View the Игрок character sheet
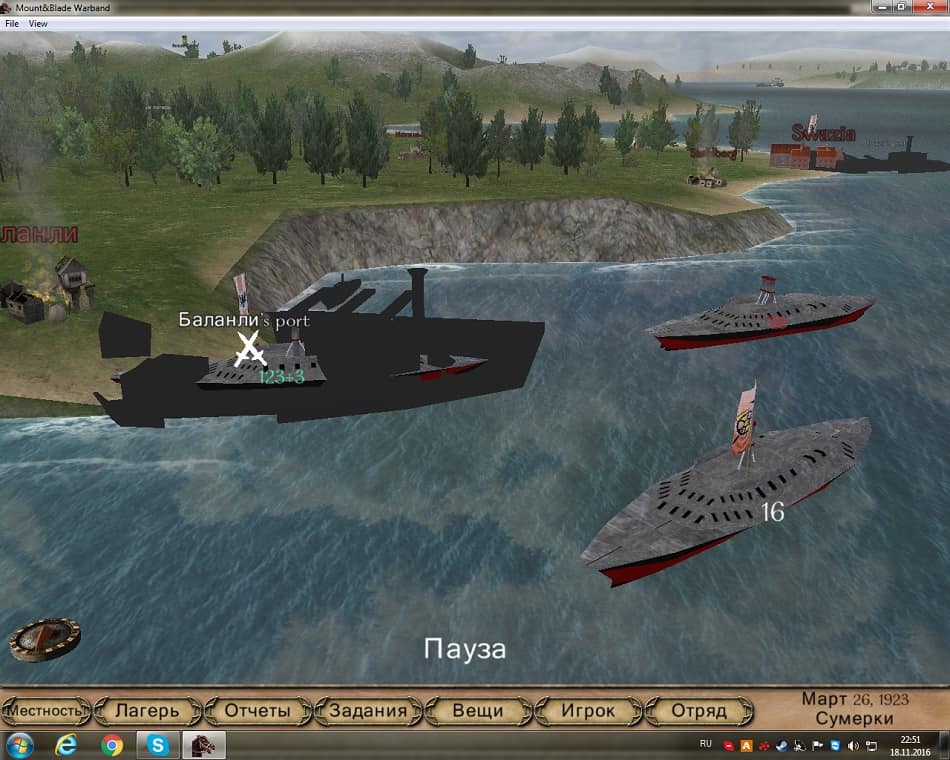This screenshot has width=950, height=760. pos(587,711)
